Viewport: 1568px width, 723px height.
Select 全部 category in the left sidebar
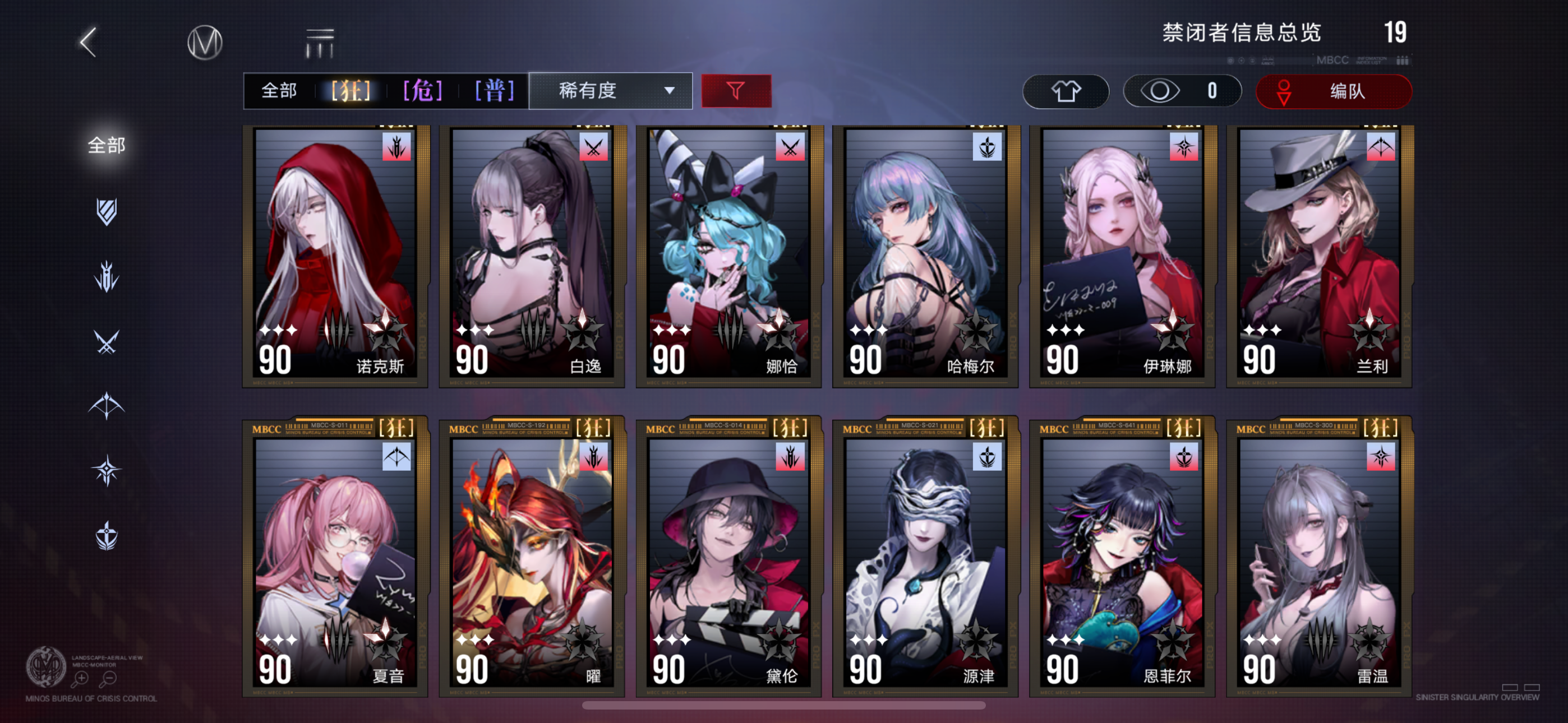pyautogui.click(x=107, y=146)
